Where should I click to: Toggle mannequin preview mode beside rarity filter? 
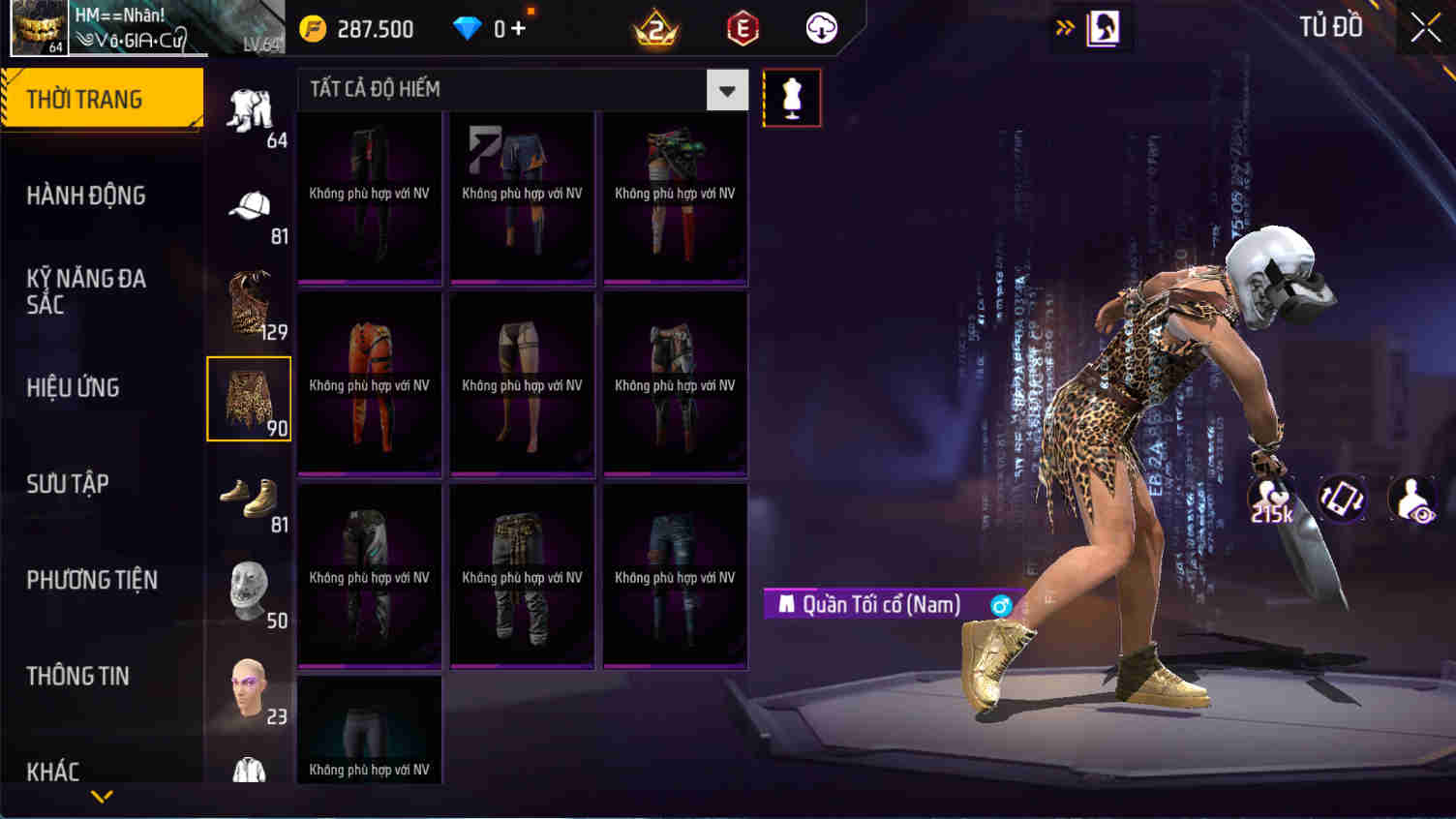[x=791, y=98]
